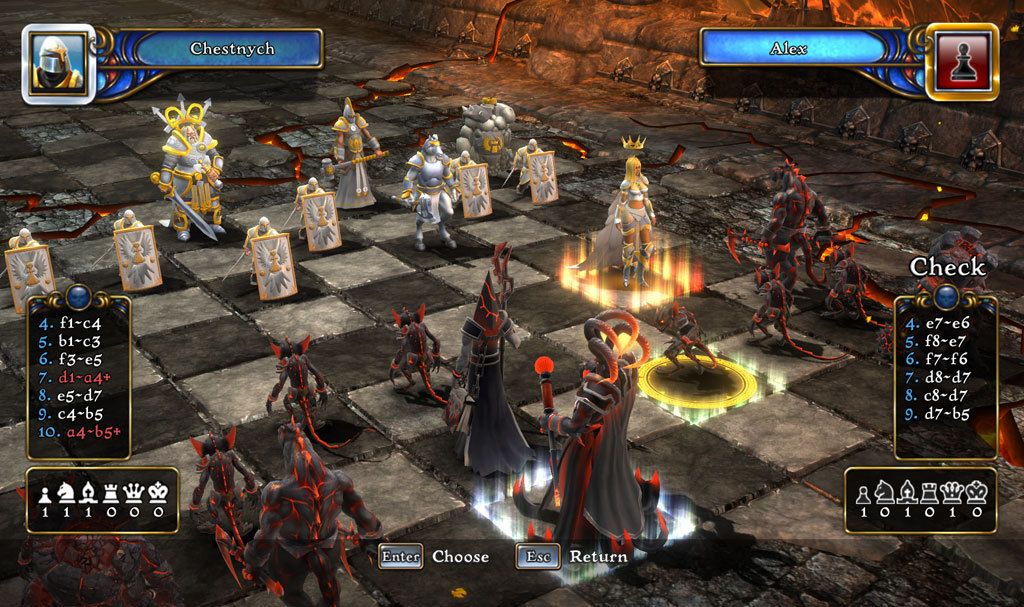1024x607 pixels.
Task: Open Alex's captured pieces panel
Action: point(920,499)
